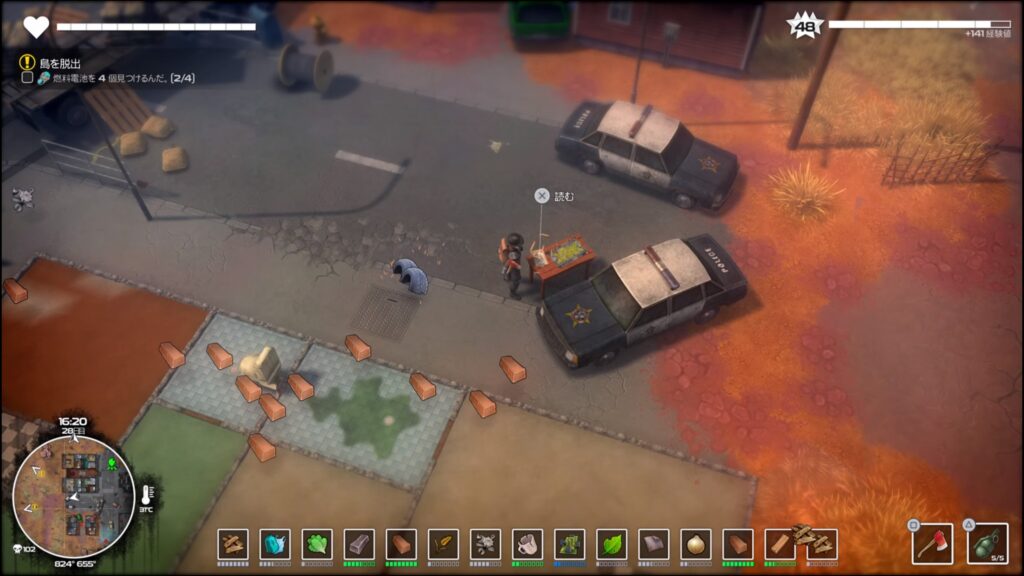Select the metal ingot hotbar slot
Image resolution: width=1024 pixels, height=576 pixels.
[359, 544]
